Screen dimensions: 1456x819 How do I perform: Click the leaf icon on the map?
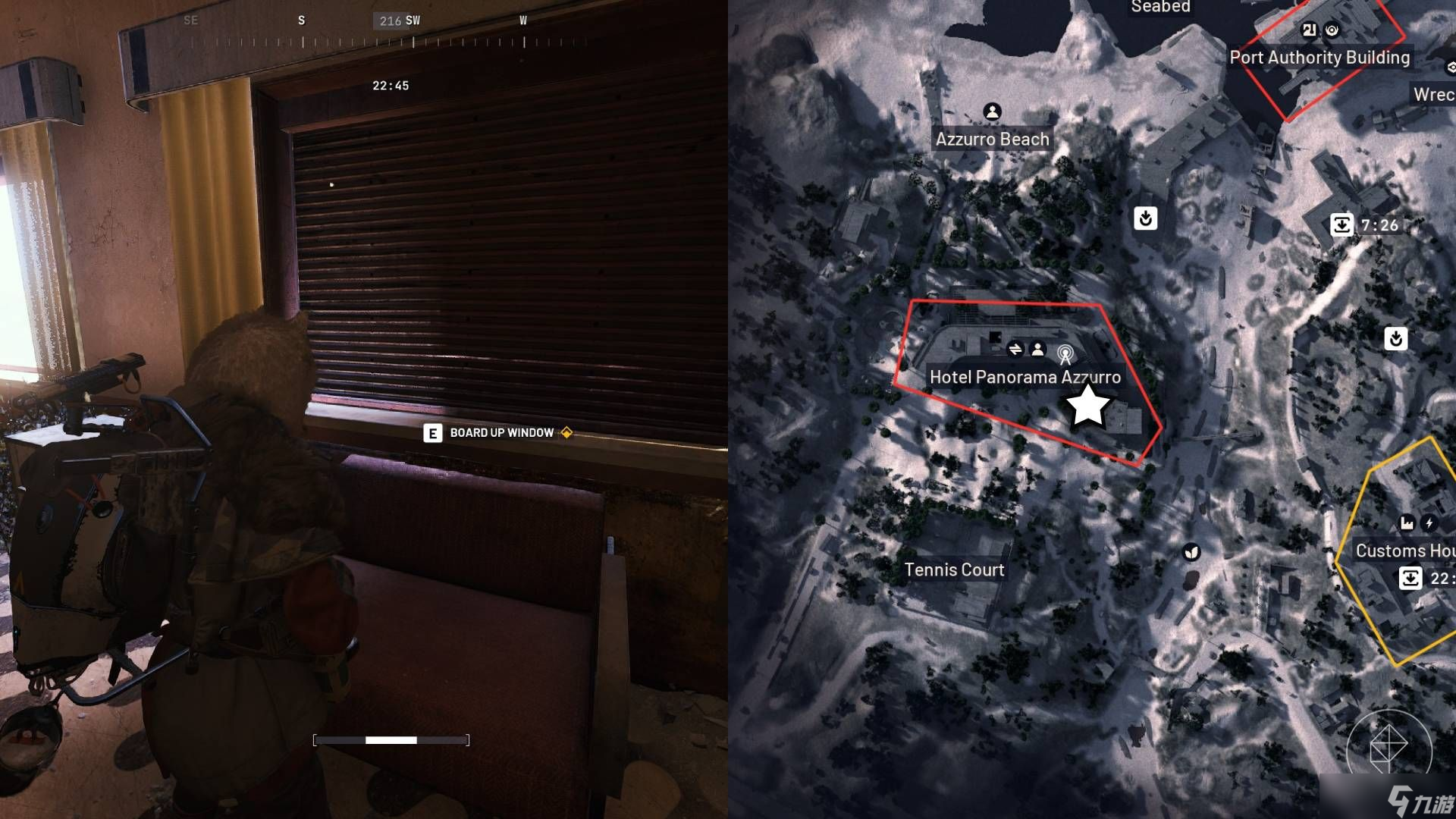click(1192, 552)
